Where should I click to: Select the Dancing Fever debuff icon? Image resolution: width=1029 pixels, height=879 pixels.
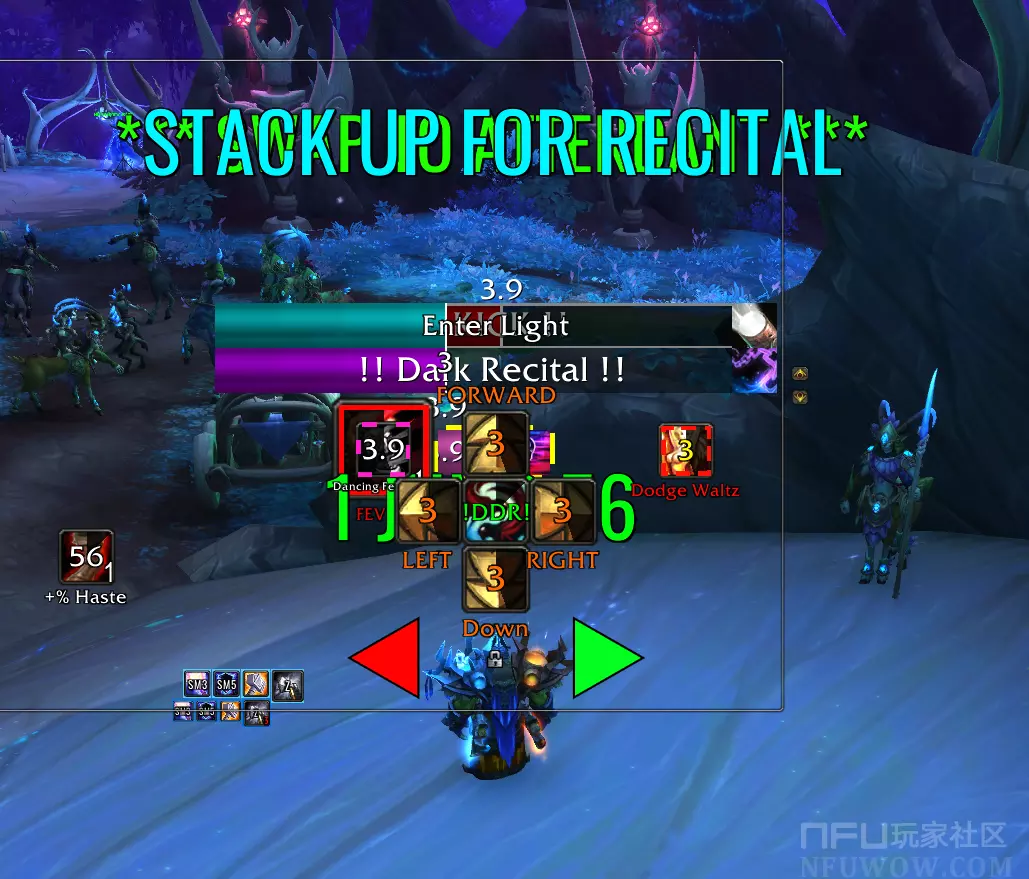(385, 448)
